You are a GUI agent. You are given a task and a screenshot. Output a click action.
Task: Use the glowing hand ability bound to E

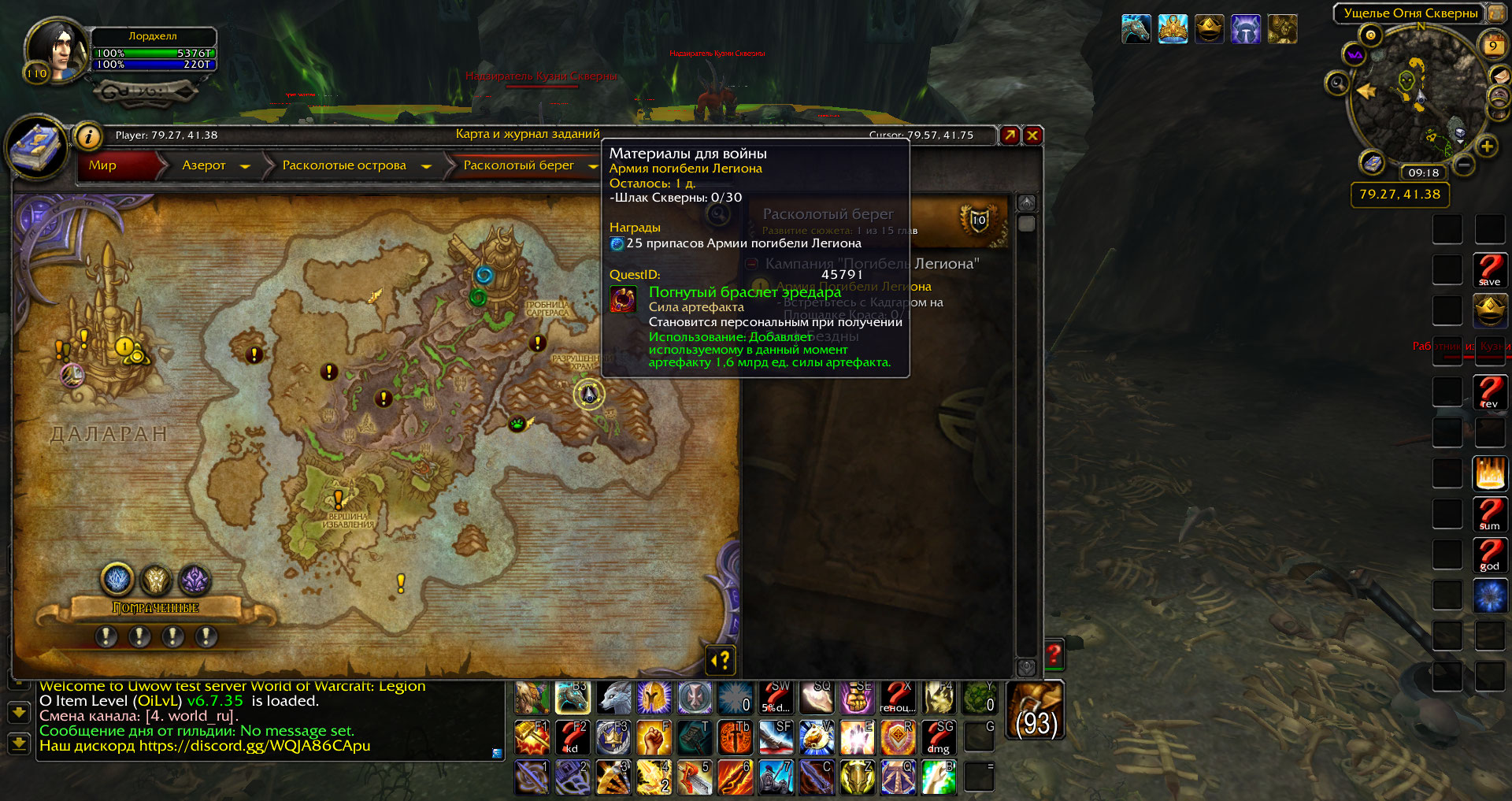pos(857,738)
